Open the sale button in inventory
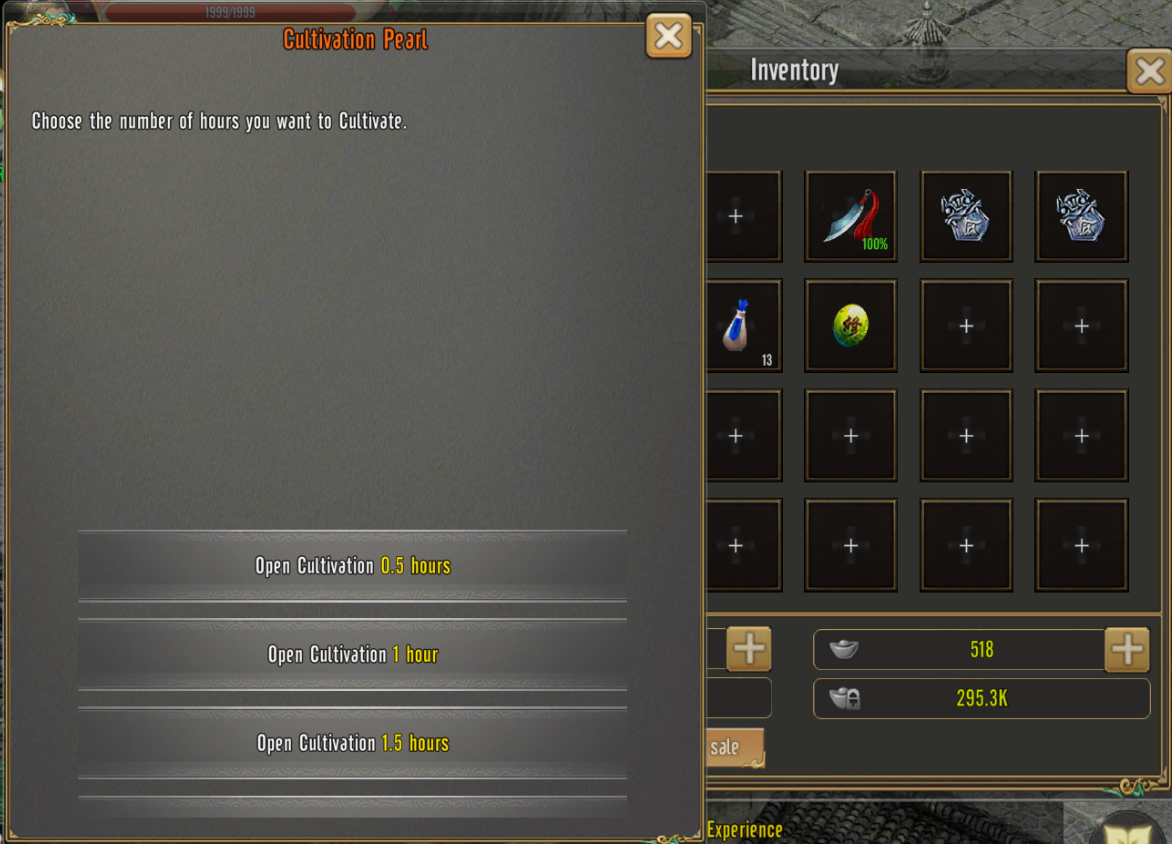This screenshot has width=1172, height=844. [730, 747]
